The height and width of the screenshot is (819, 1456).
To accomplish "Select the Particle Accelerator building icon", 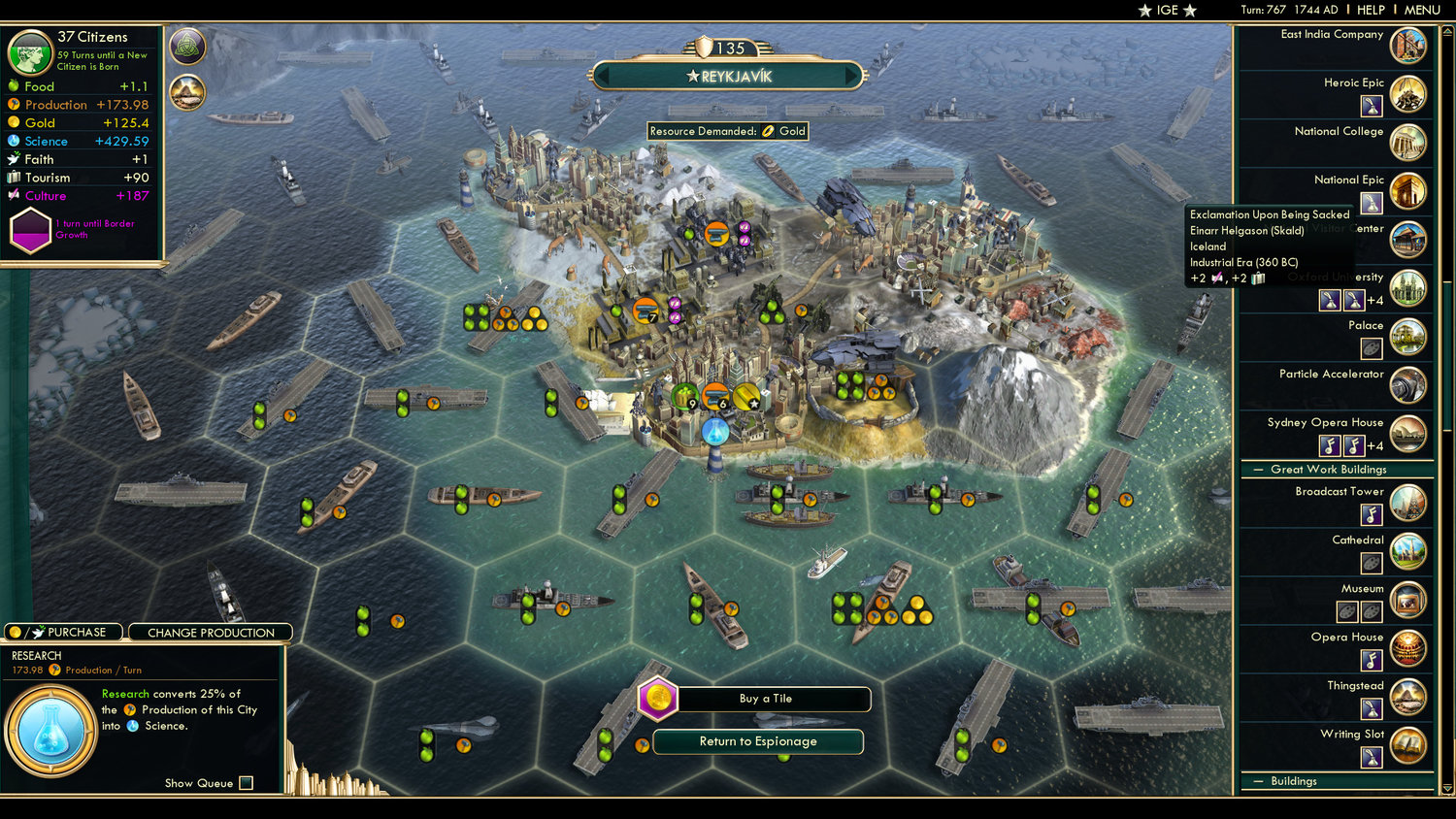I will pos(1409,385).
